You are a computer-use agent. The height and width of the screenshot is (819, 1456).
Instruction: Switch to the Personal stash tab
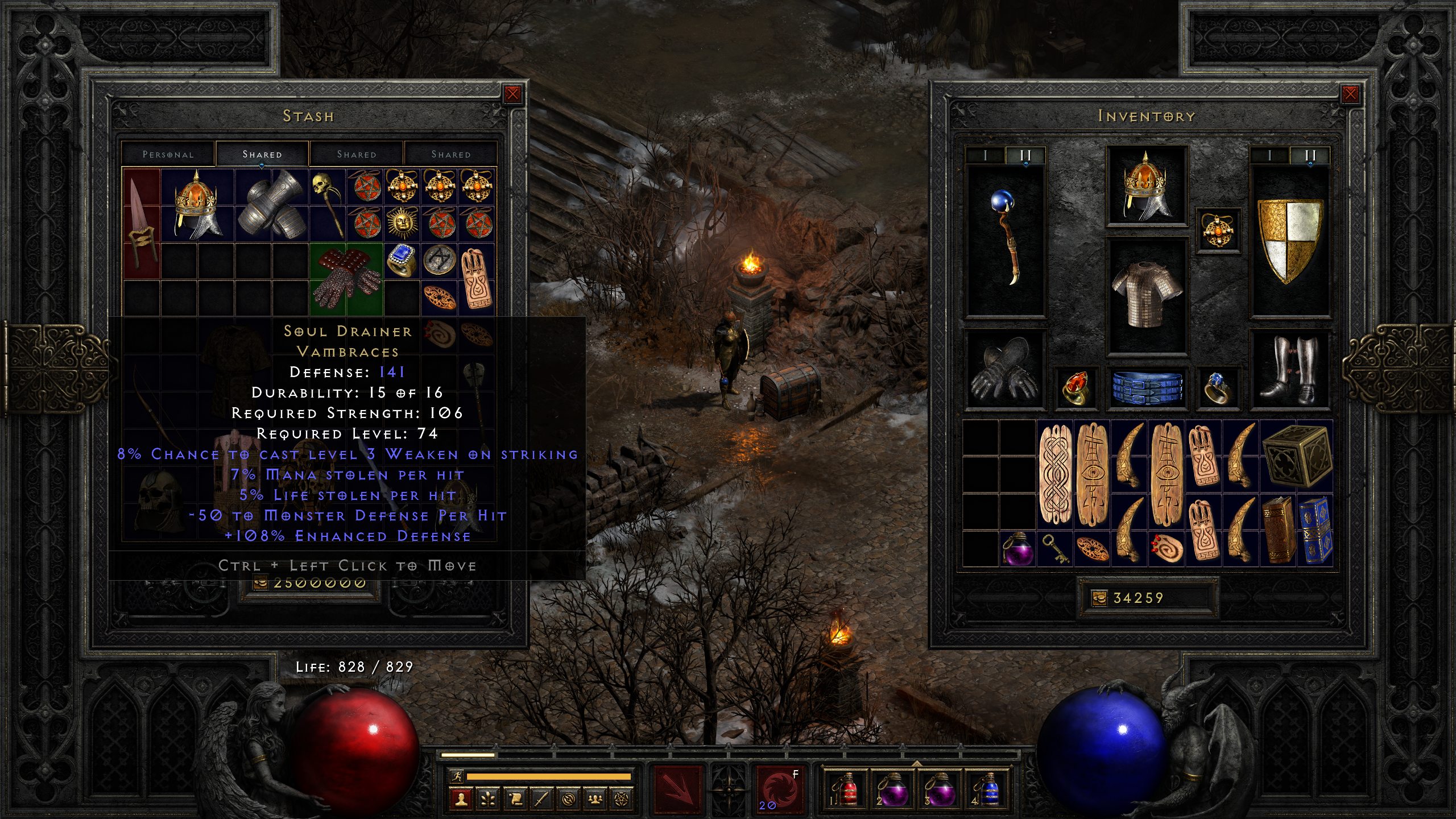point(168,154)
